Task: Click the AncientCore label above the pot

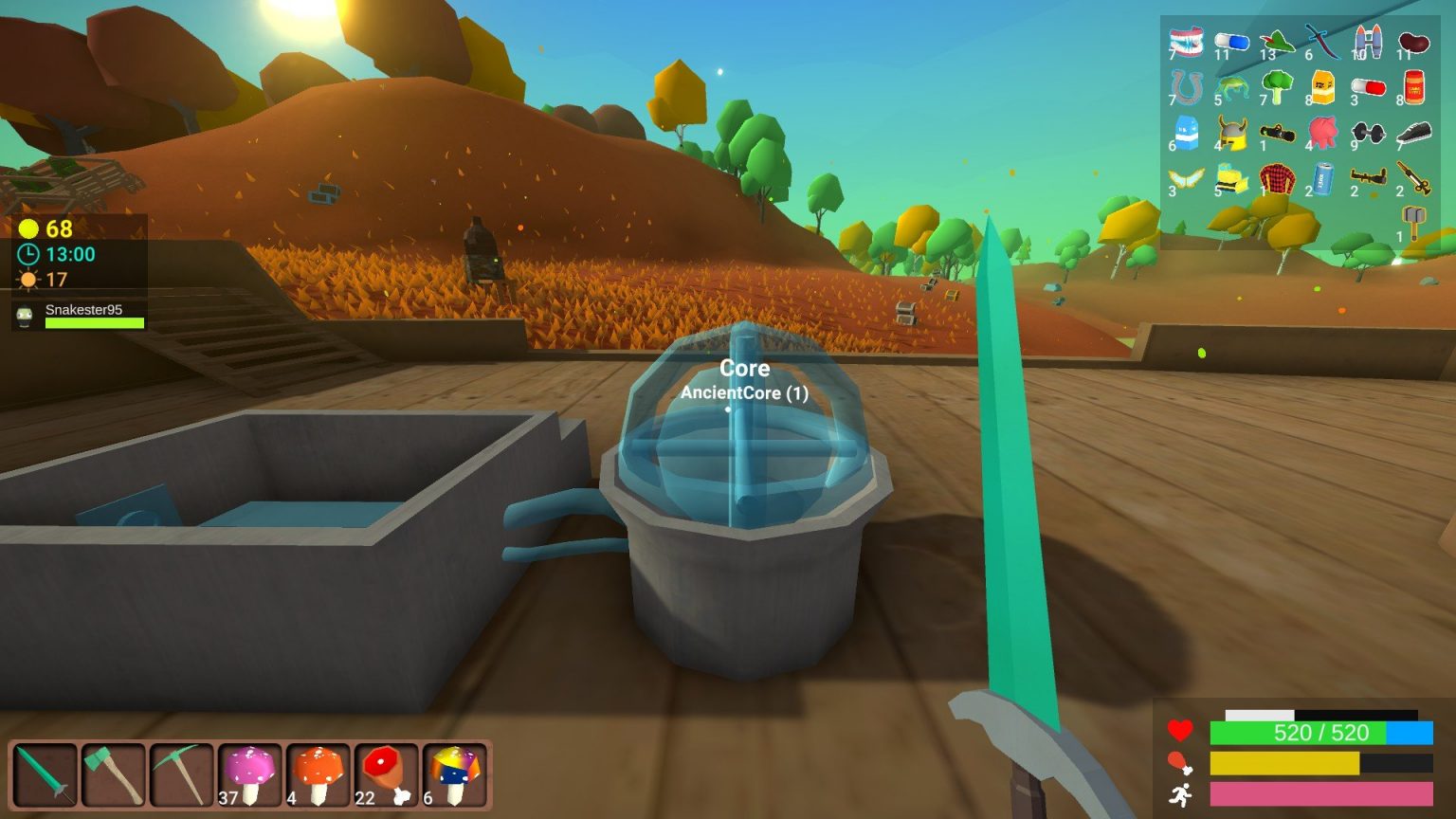Action: (743, 392)
